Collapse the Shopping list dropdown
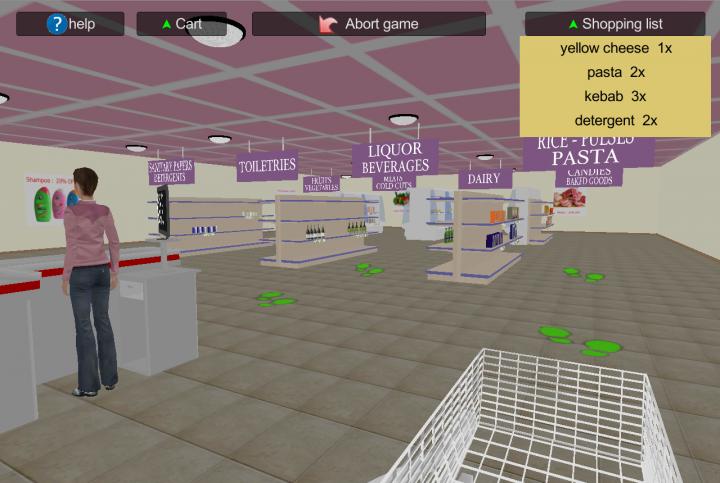The image size is (720, 483). pyautogui.click(x=614, y=24)
